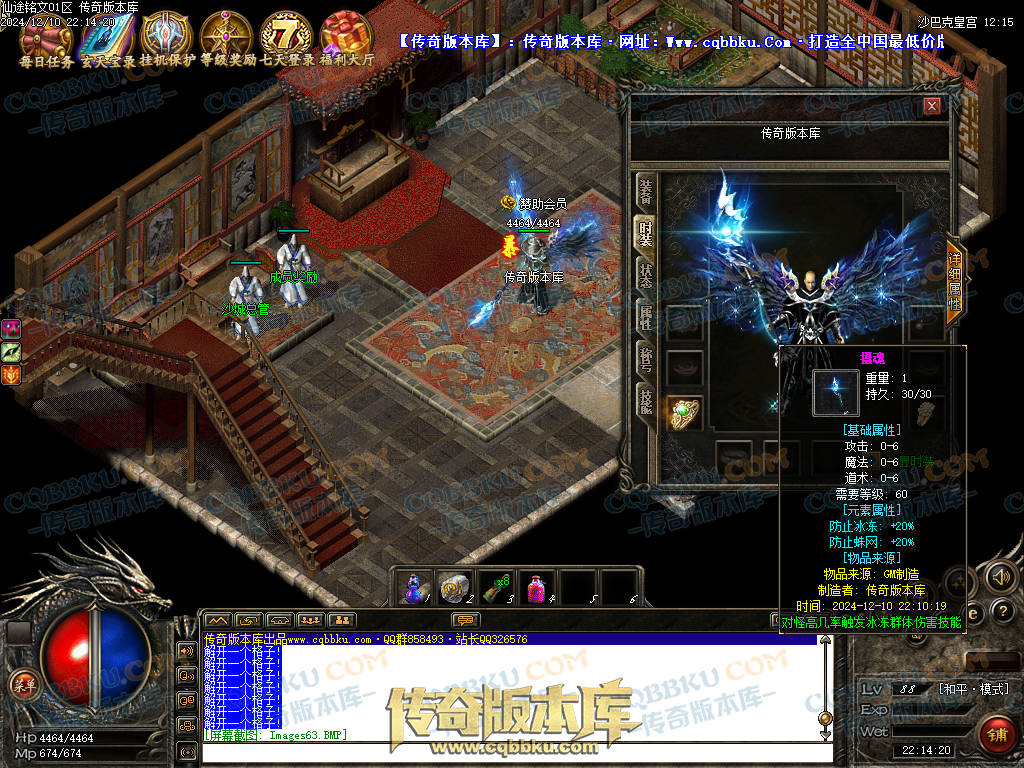1024x768 pixels.
Task: Toggle the speaker sound button
Action: 999,576
